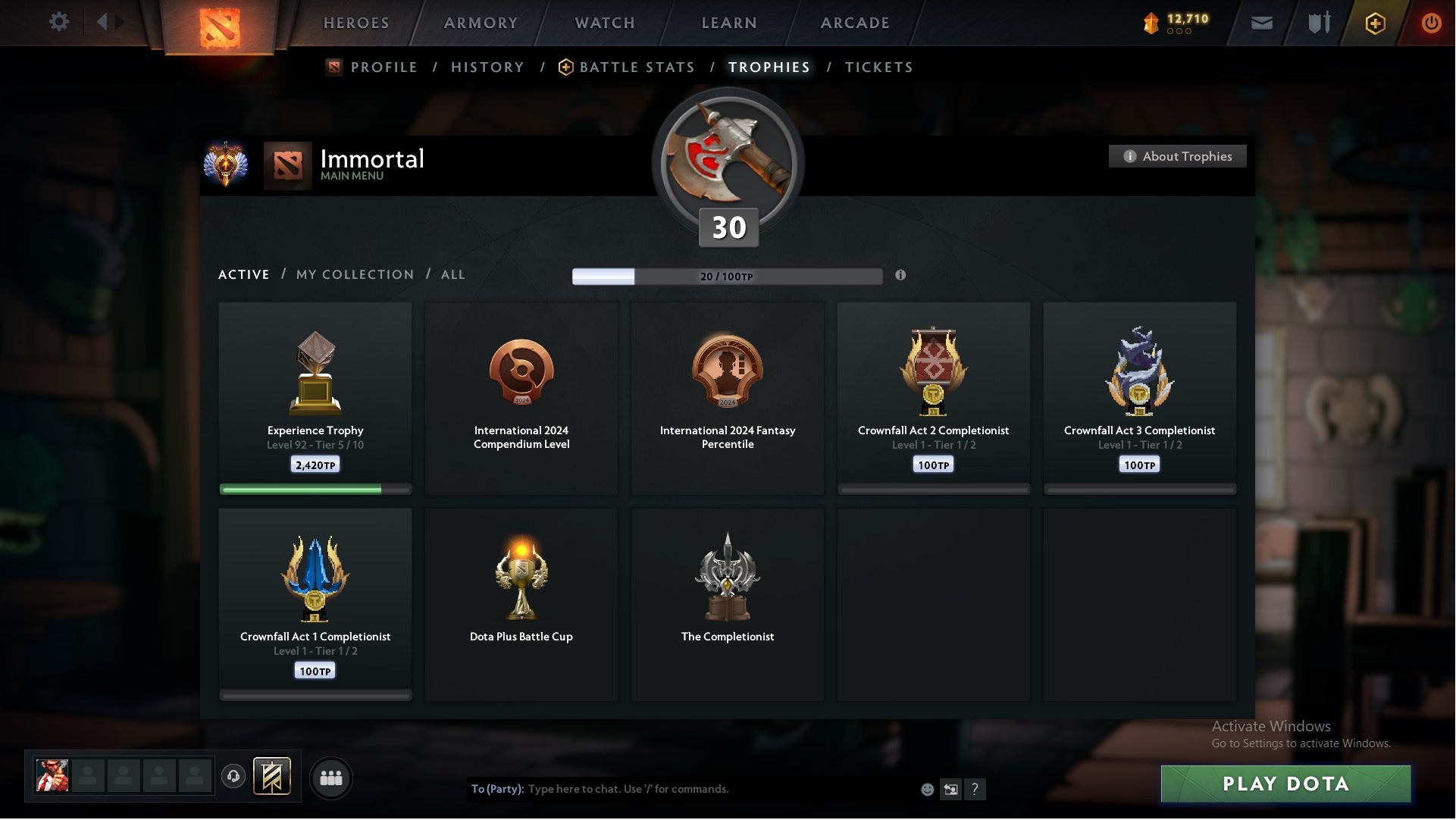1456x820 pixels.
Task: Toggle the guild emblem panel
Action: click(x=273, y=778)
